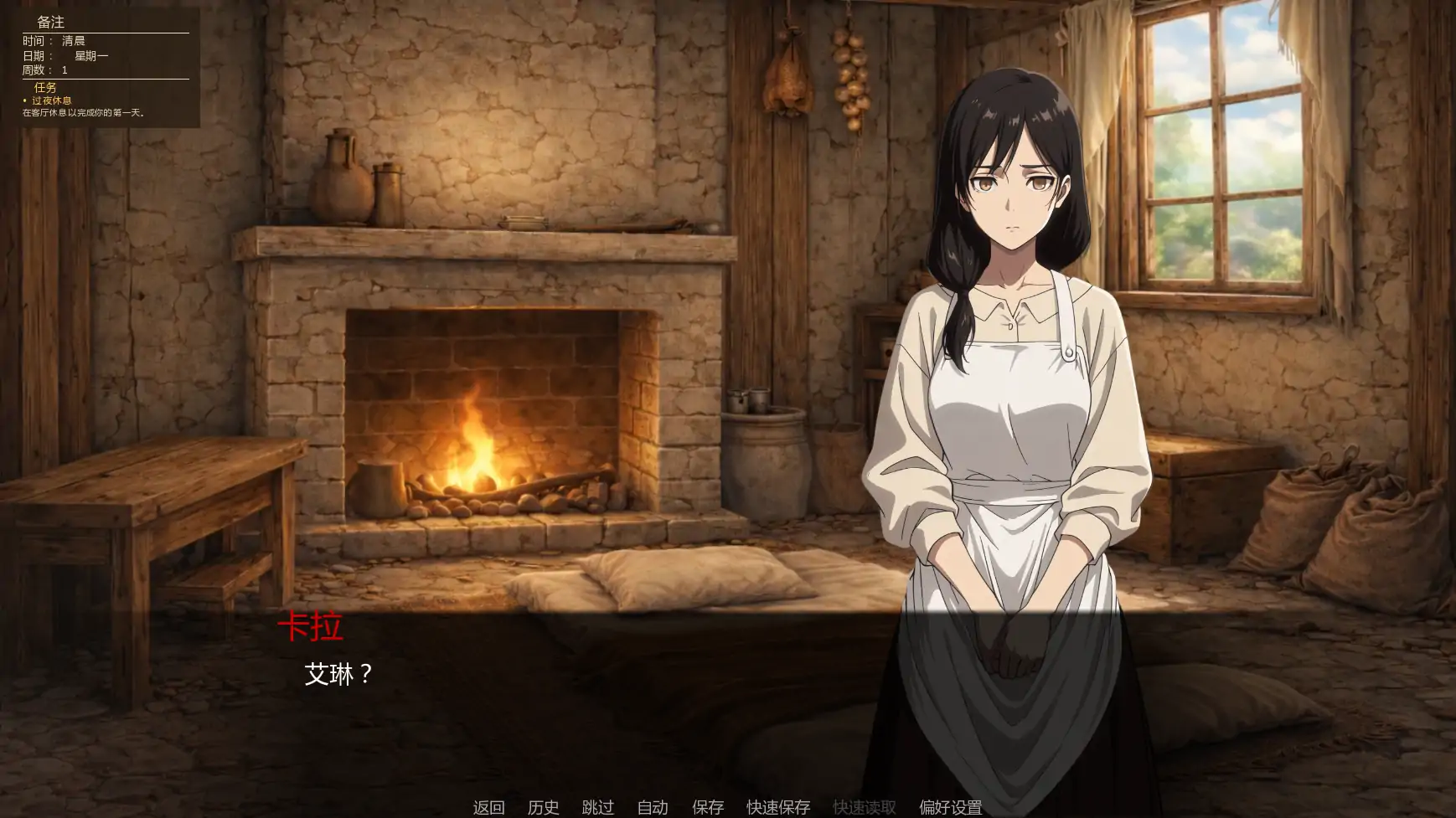1456x818 pixels.
Task: Activate 跳过 (Skip) mode
Action: pyautogui.click(x=597, y=808)
